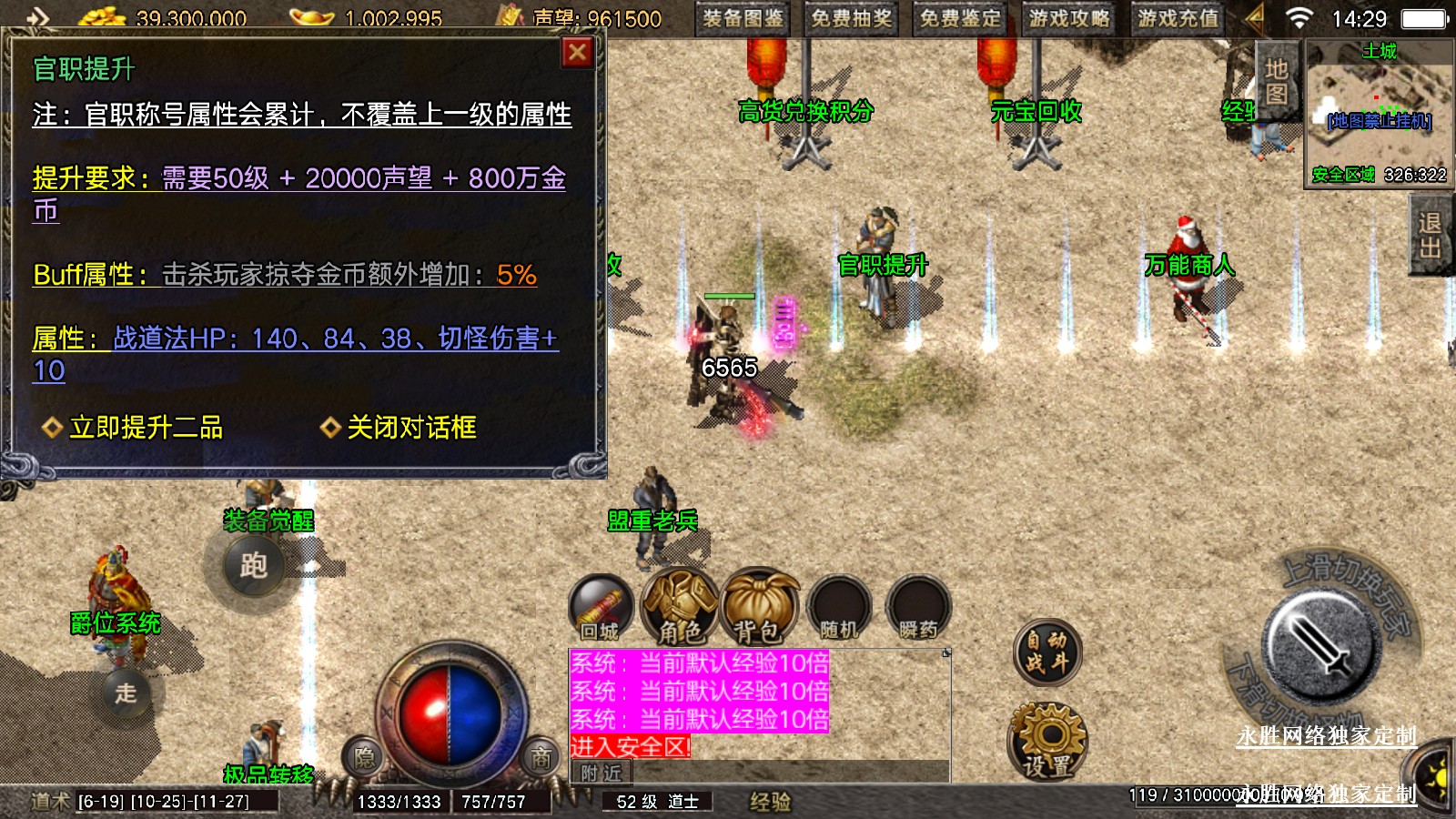1456x819 pixels.
Task: Toggle 自动战斗 auto-combat
Action: tap(1046, 652)
